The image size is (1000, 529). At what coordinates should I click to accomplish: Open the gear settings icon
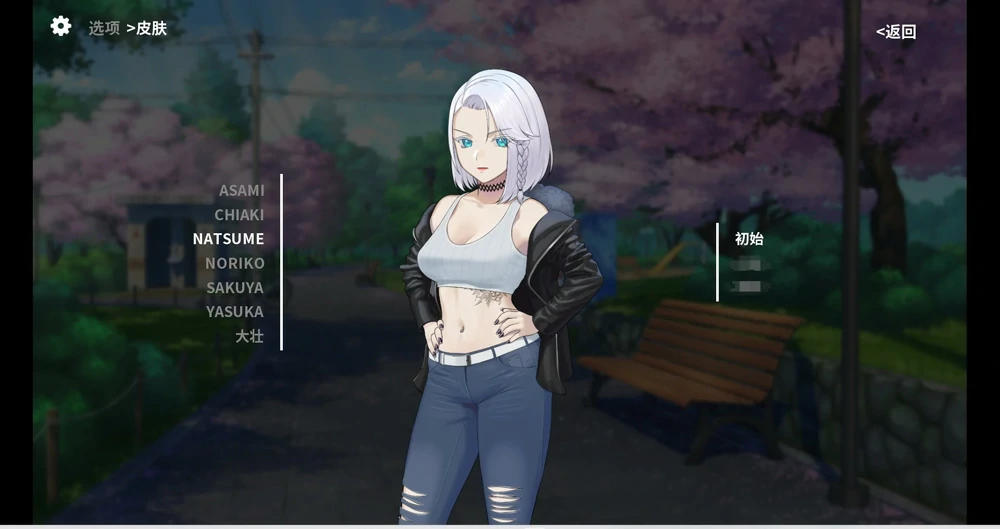click(x=61, y=27)
